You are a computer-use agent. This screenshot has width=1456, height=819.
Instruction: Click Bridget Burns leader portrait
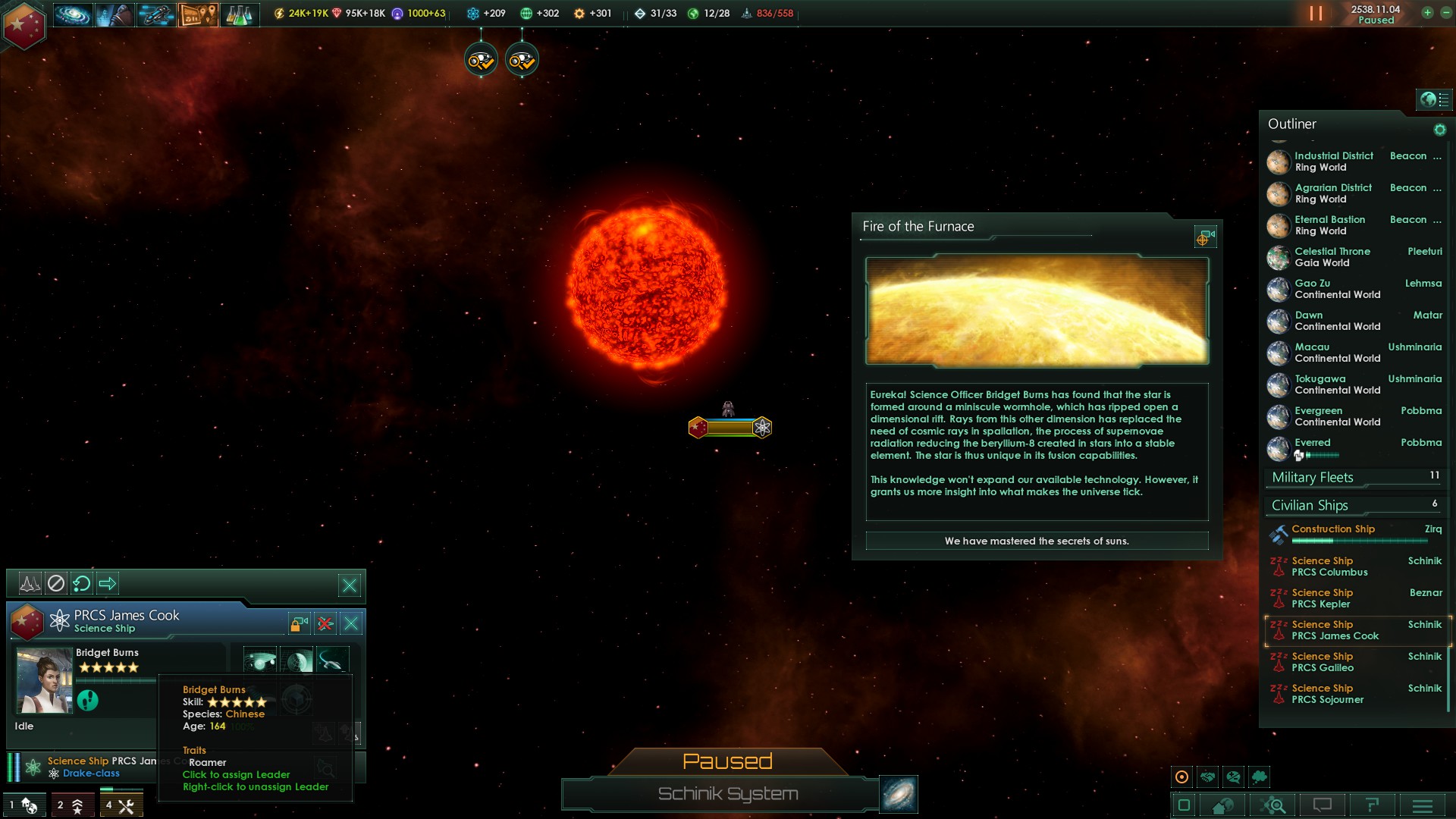coord(44,681)
